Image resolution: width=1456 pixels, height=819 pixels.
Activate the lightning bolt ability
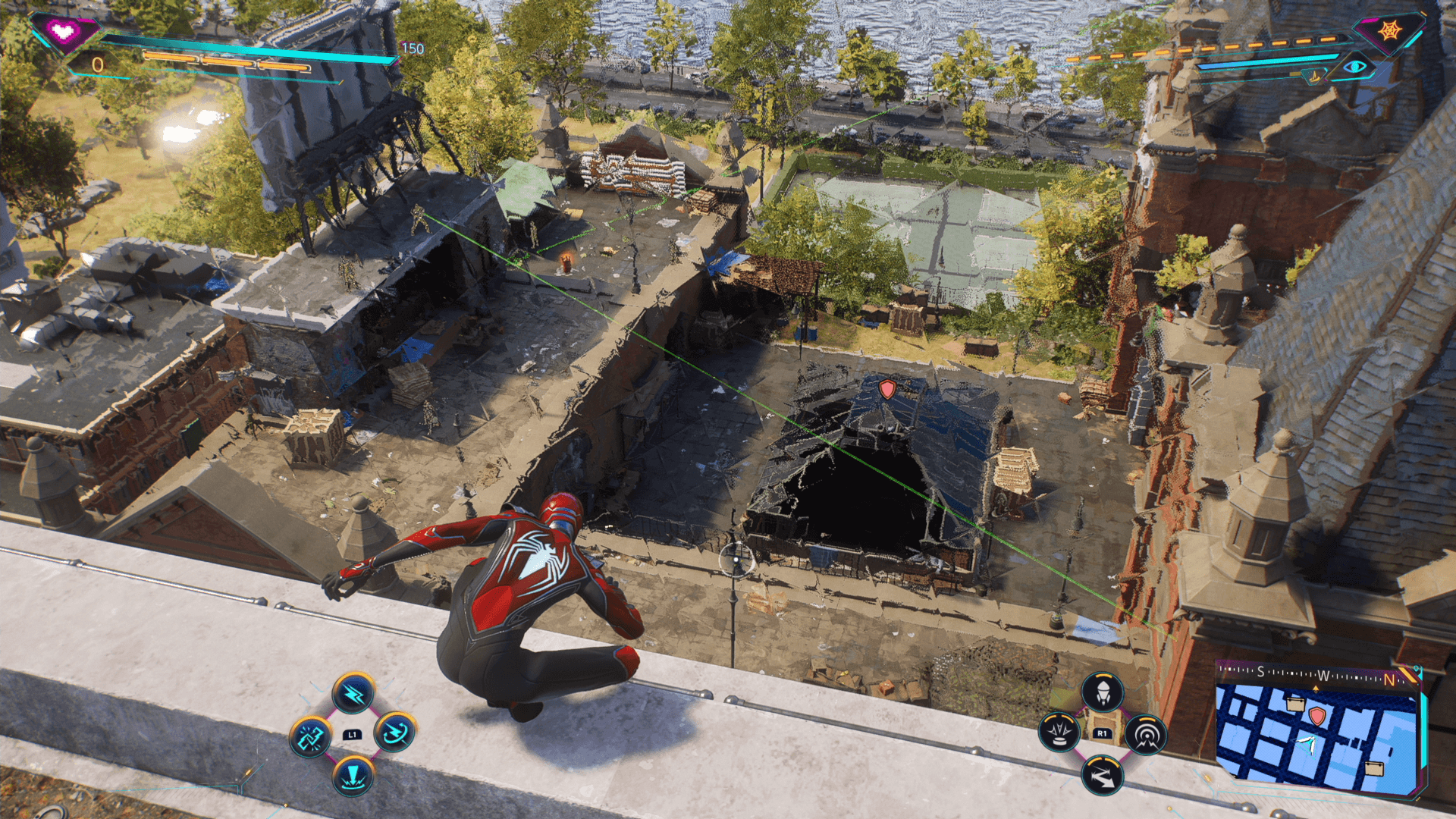pos(353,693)
